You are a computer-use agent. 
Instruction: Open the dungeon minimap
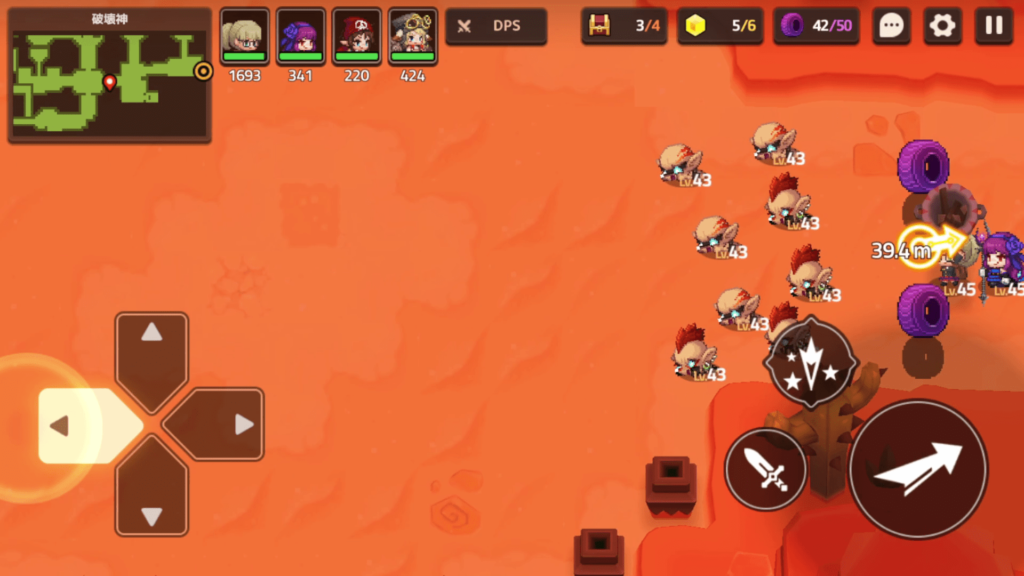click(x=110, y=76)
